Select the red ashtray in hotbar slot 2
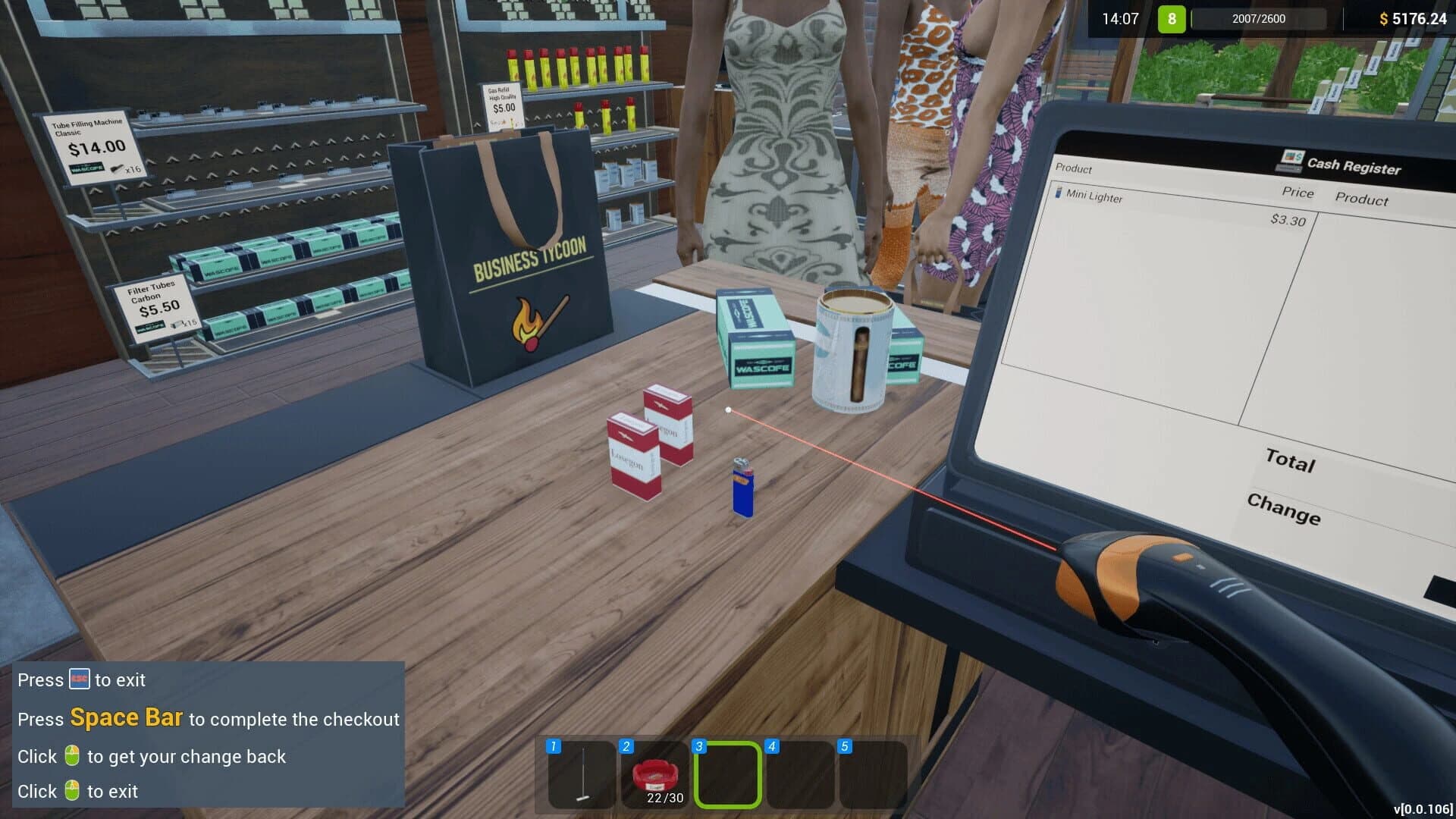 pos(654,773)
